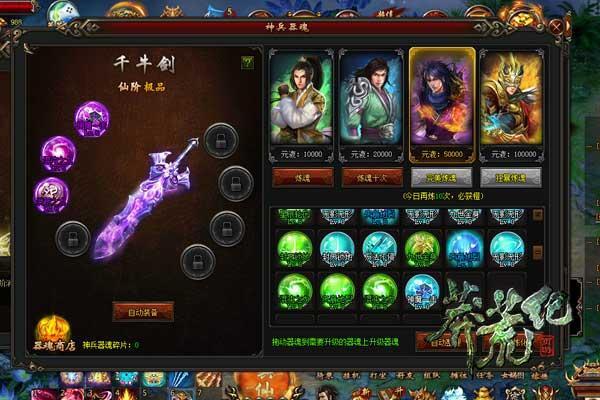Viewport: 600px width, 400px height.
Task: Choose the 完美炼魂 button
Action: 442,176
